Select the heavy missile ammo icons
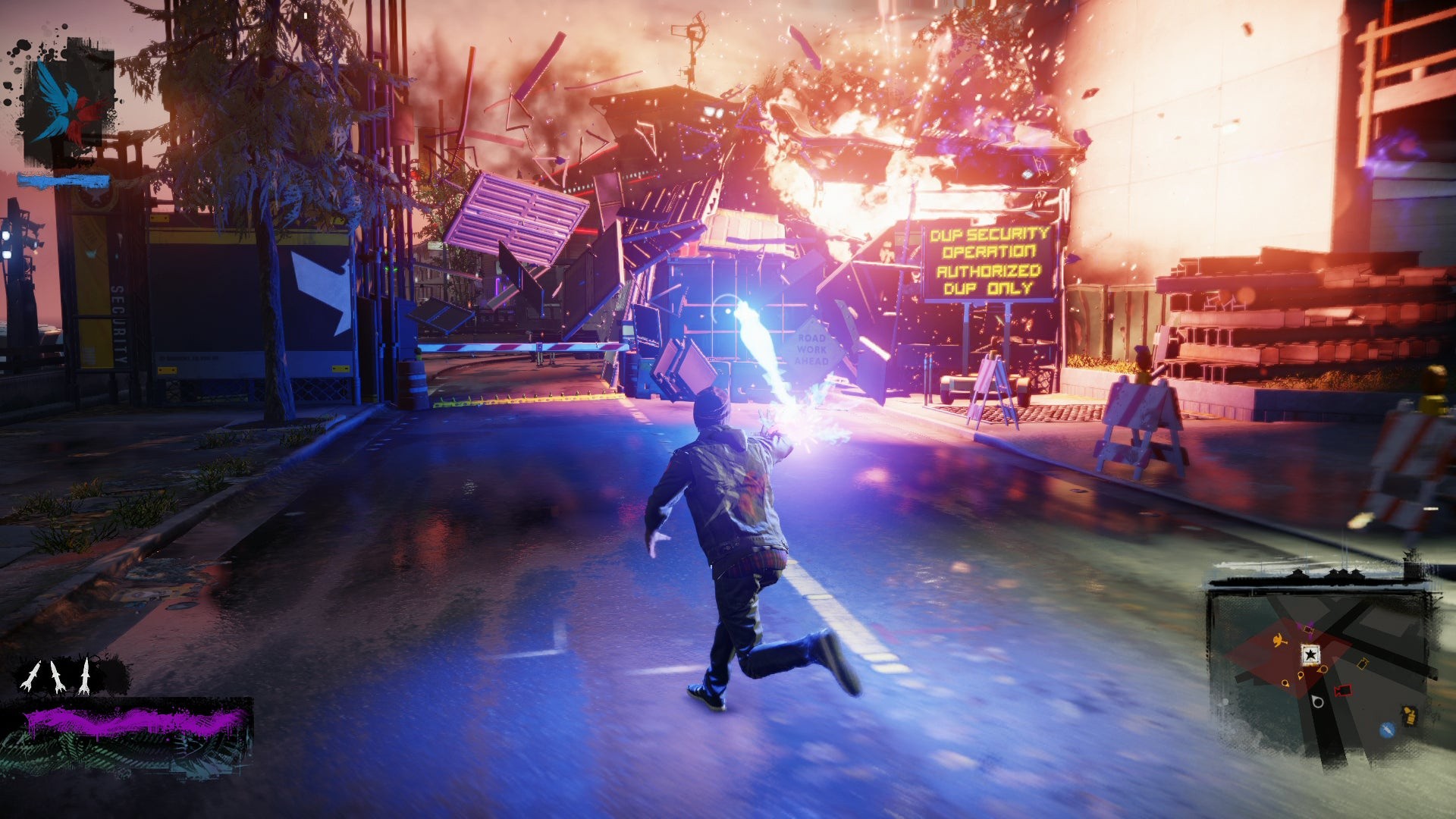Viewport: 1456px width, 819px height. (x=56, y=676)
